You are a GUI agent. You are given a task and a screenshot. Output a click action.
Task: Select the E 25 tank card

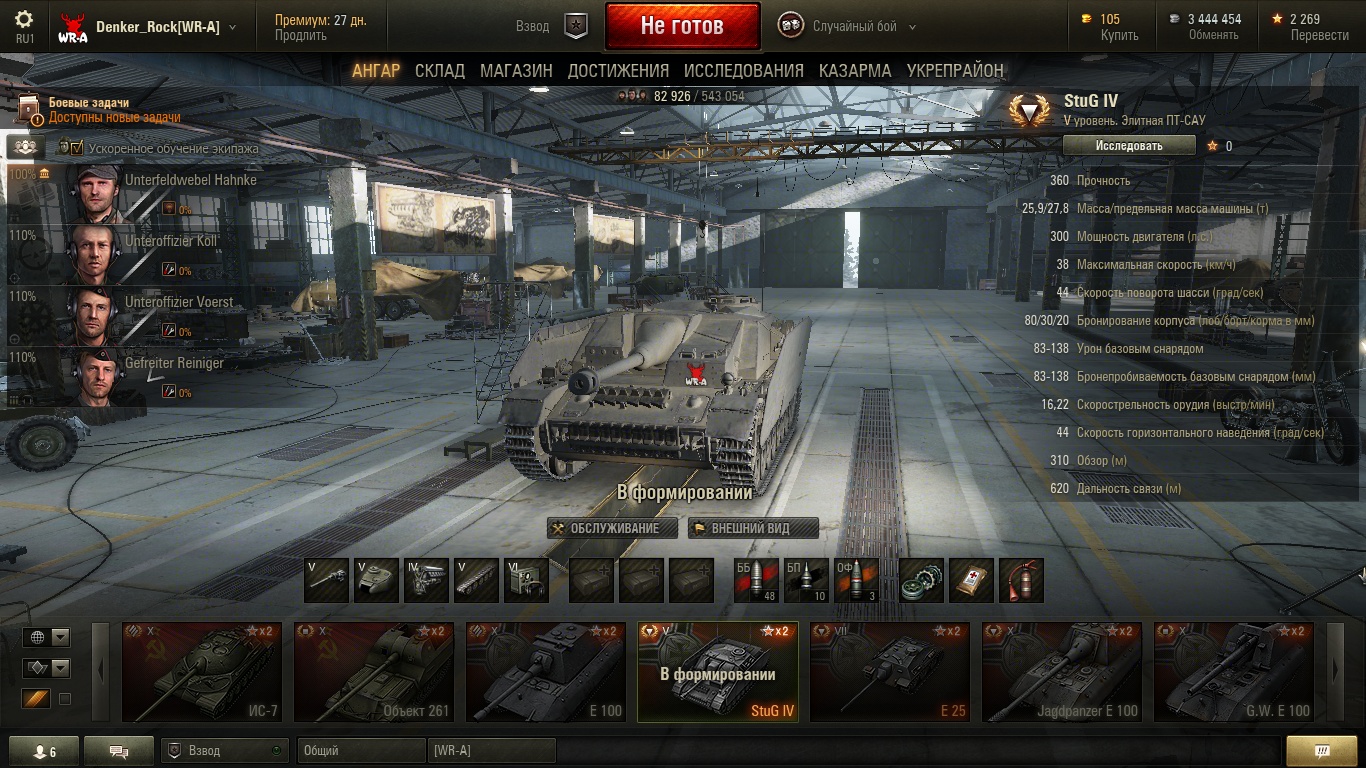890,671
